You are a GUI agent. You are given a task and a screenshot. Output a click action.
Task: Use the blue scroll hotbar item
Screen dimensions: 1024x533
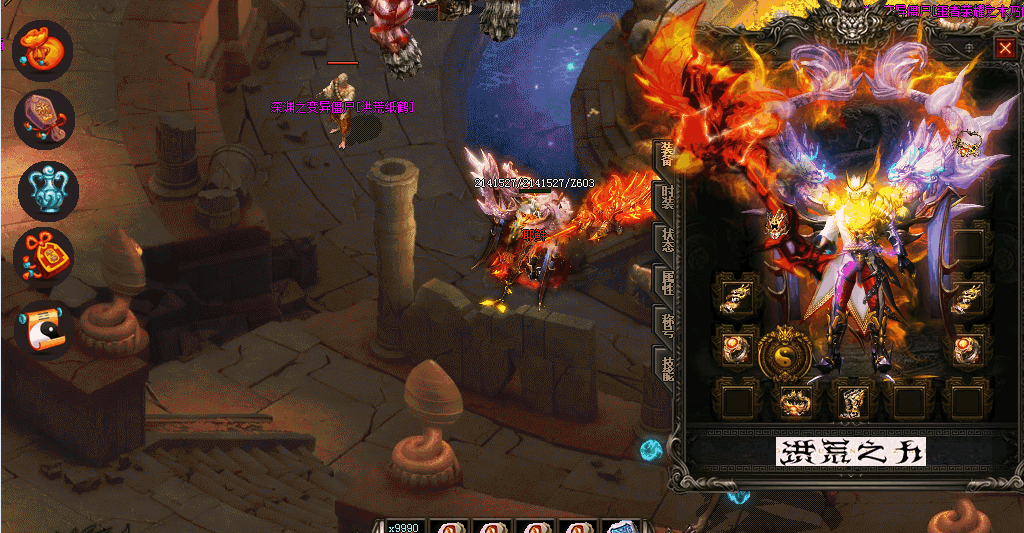pos(621,527)
